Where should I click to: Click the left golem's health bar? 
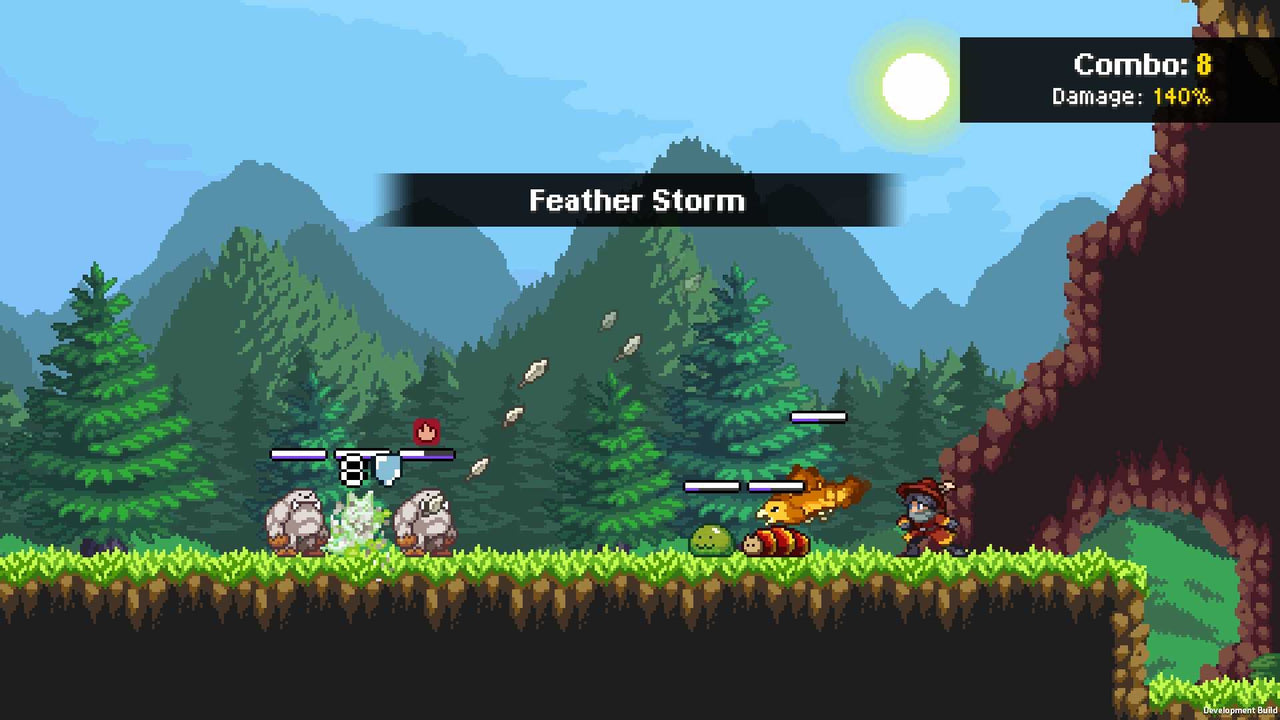(297, 453)
